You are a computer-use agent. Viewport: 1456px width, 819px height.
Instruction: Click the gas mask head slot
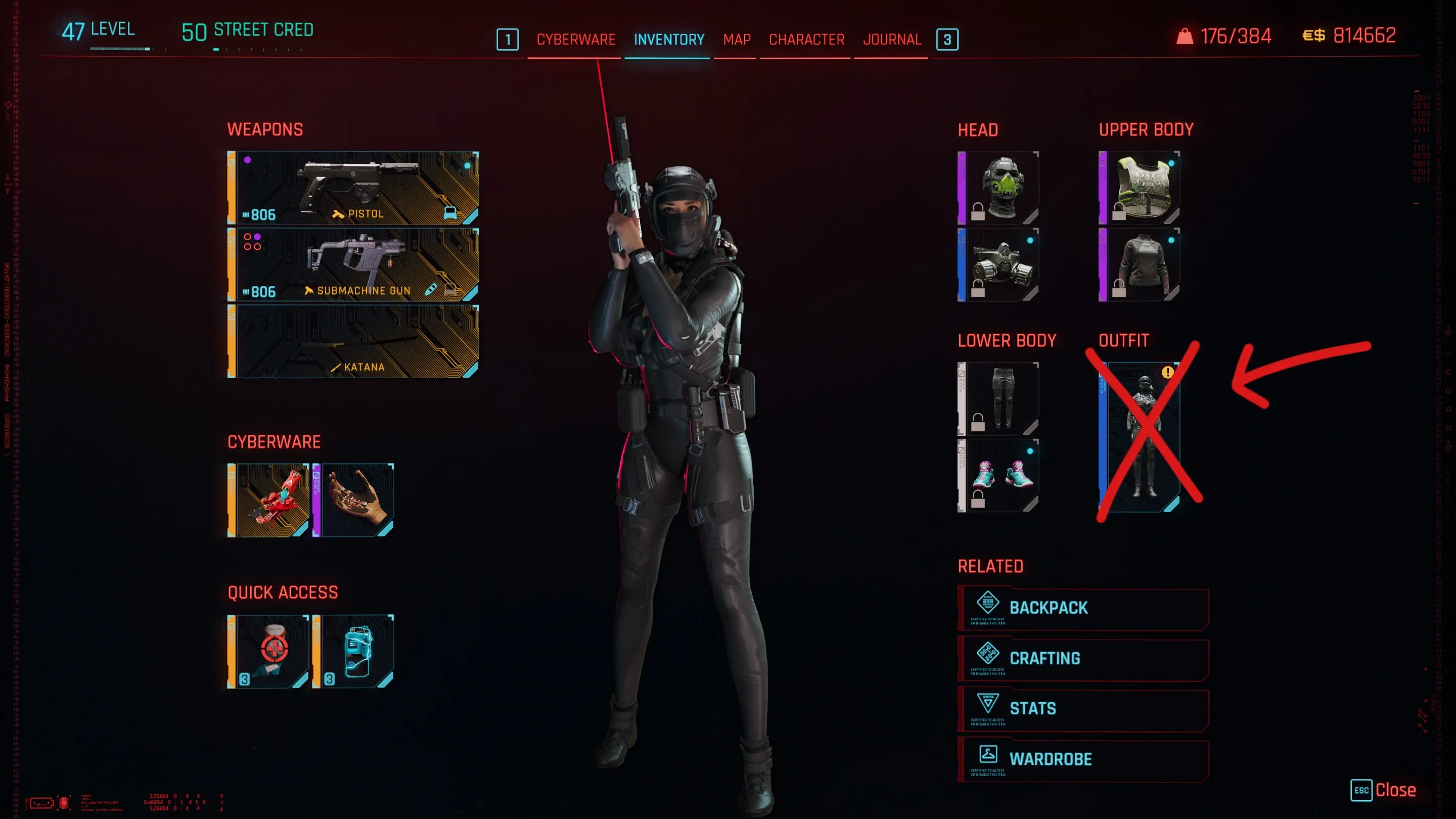[999, 264]
